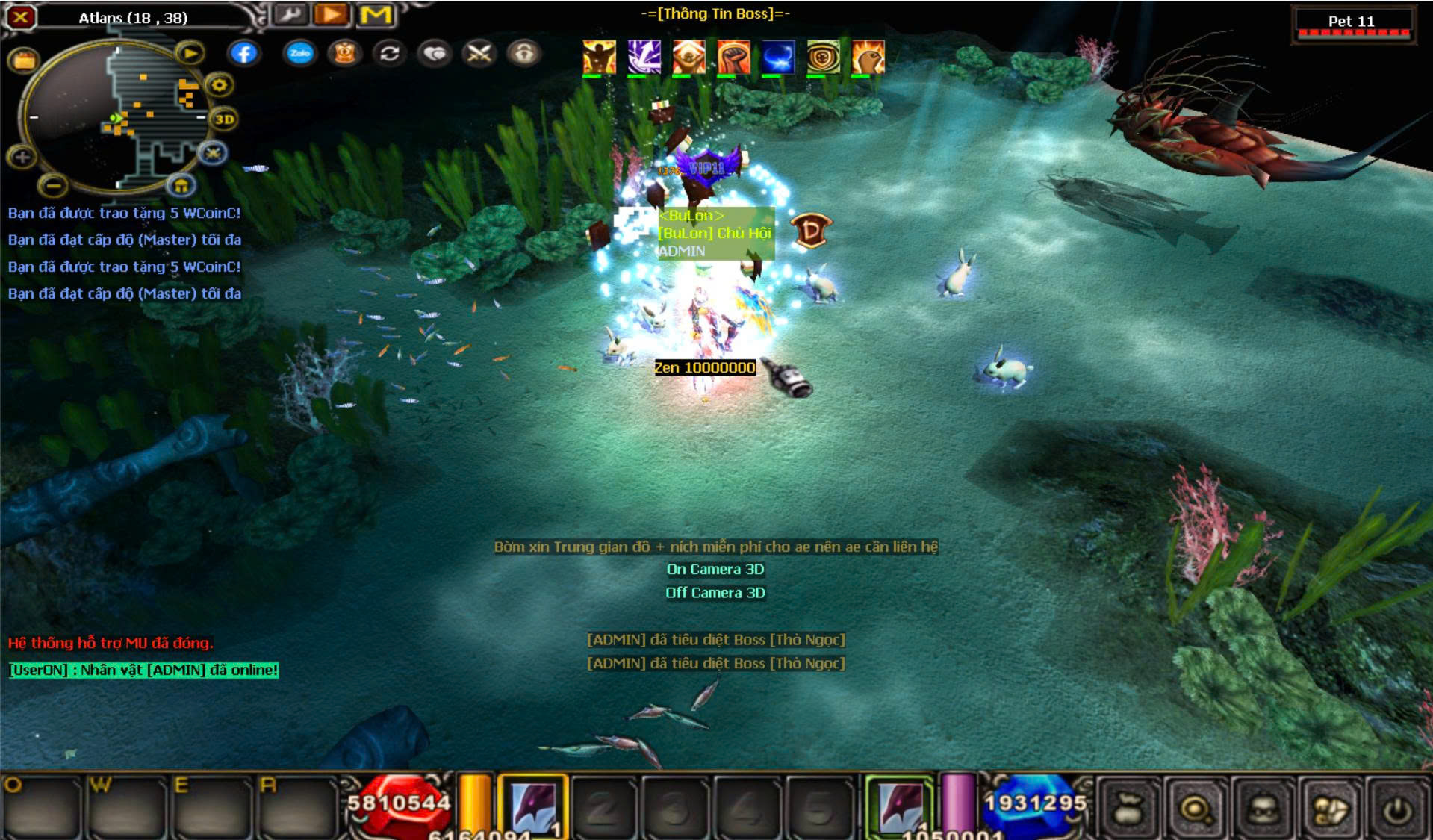
Task: Open the gear button beside the minimap
Action: (219, 85)
